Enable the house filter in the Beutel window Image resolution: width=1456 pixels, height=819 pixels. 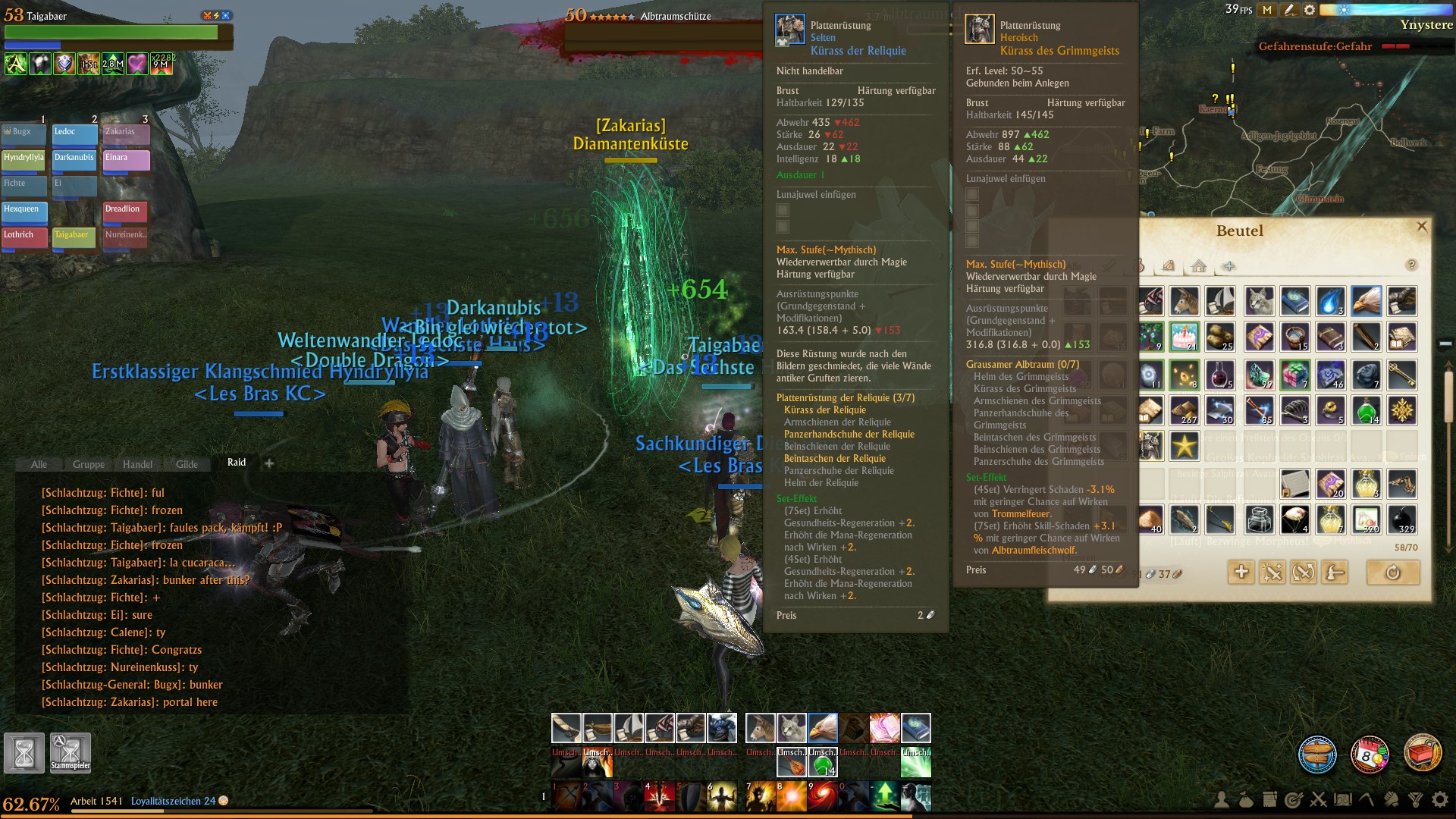[1198, 266]
